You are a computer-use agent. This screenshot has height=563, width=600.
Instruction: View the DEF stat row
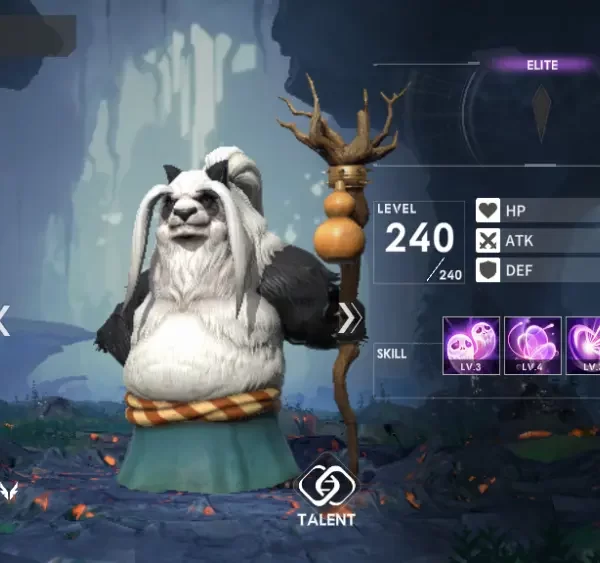536,270
